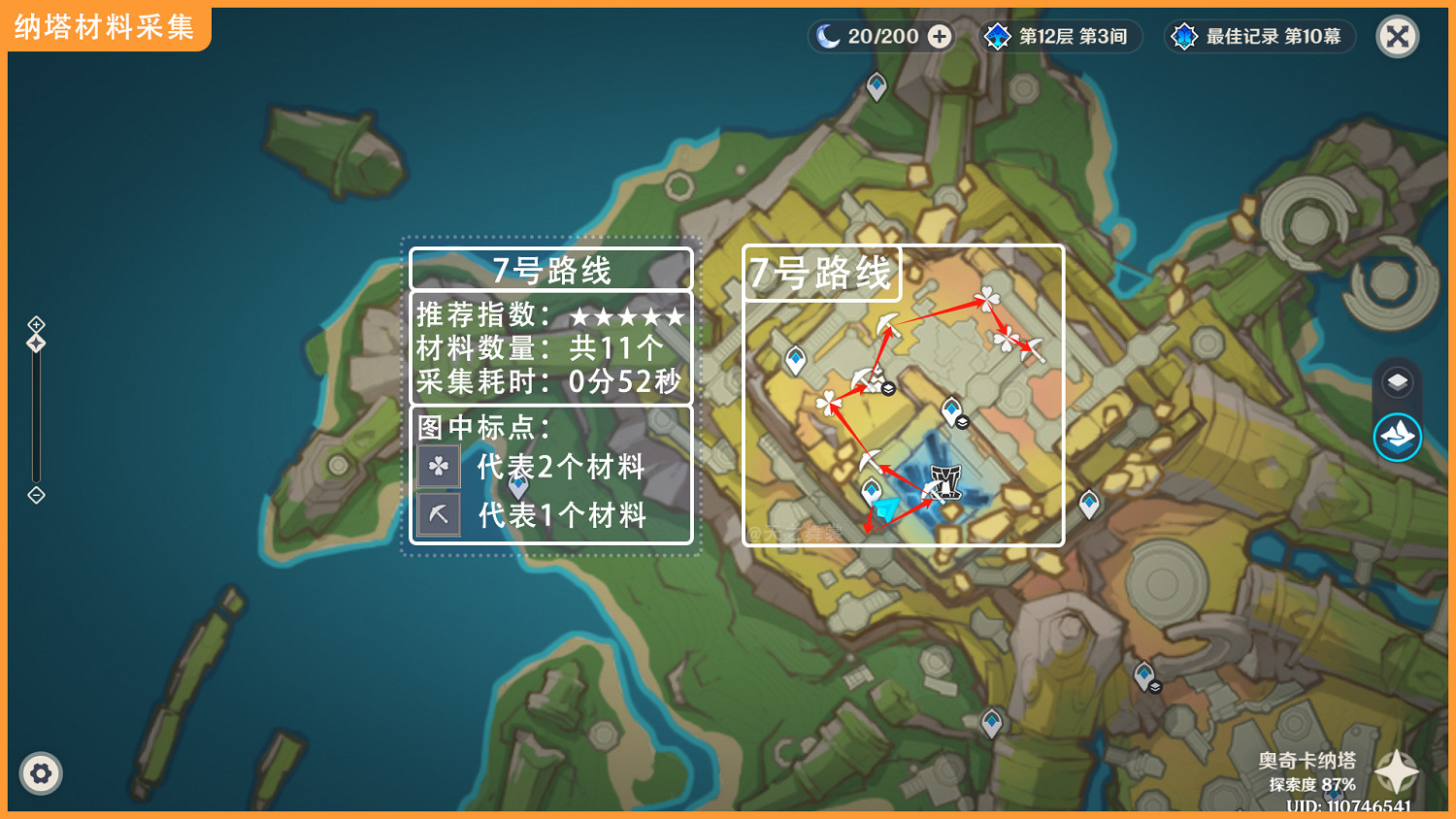Click the 7号路线 label on the map
The height and width of the screenshot is (819, 1456).
coord(821,273)
